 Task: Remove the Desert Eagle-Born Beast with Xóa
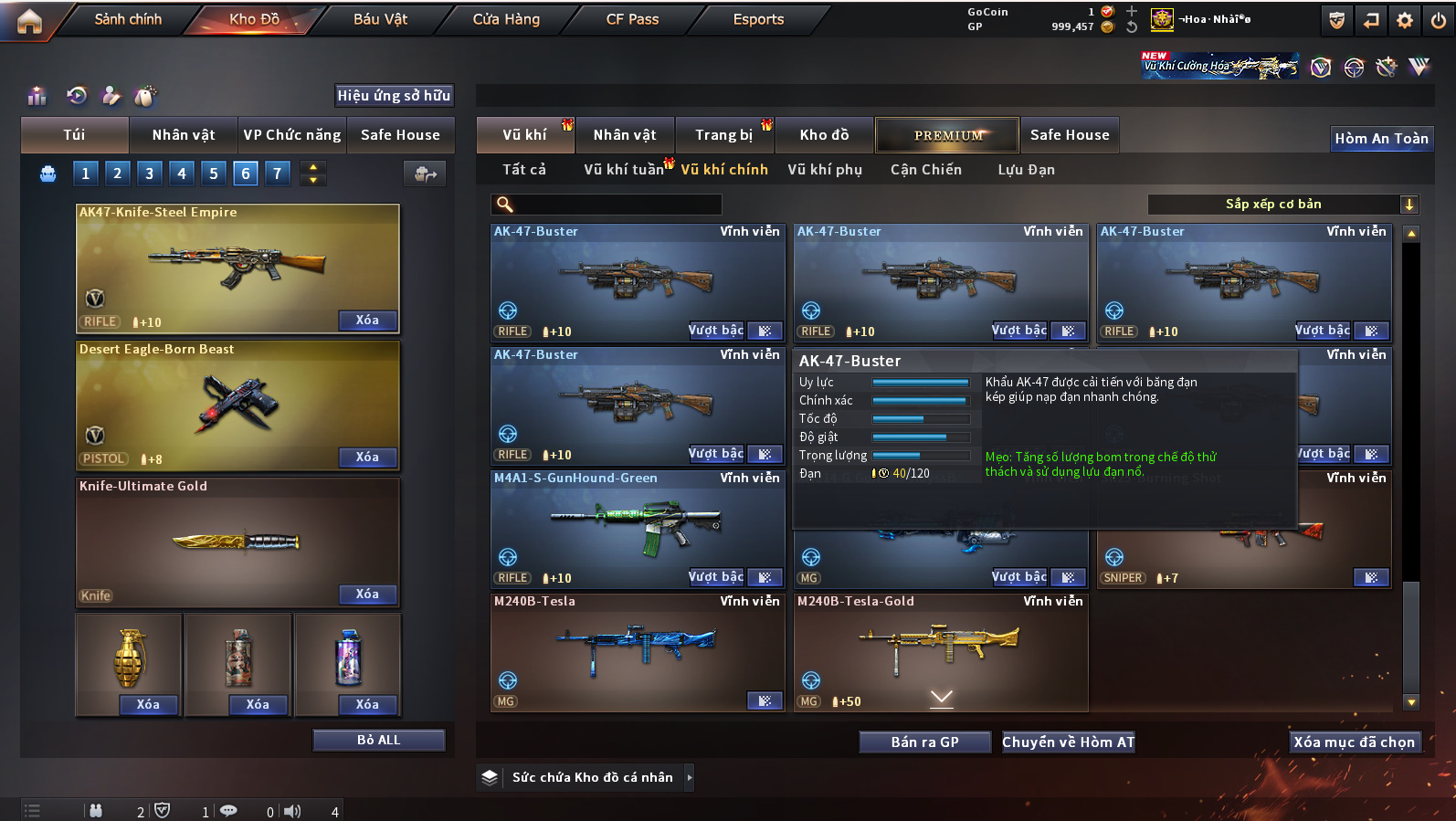pos(367,457)
